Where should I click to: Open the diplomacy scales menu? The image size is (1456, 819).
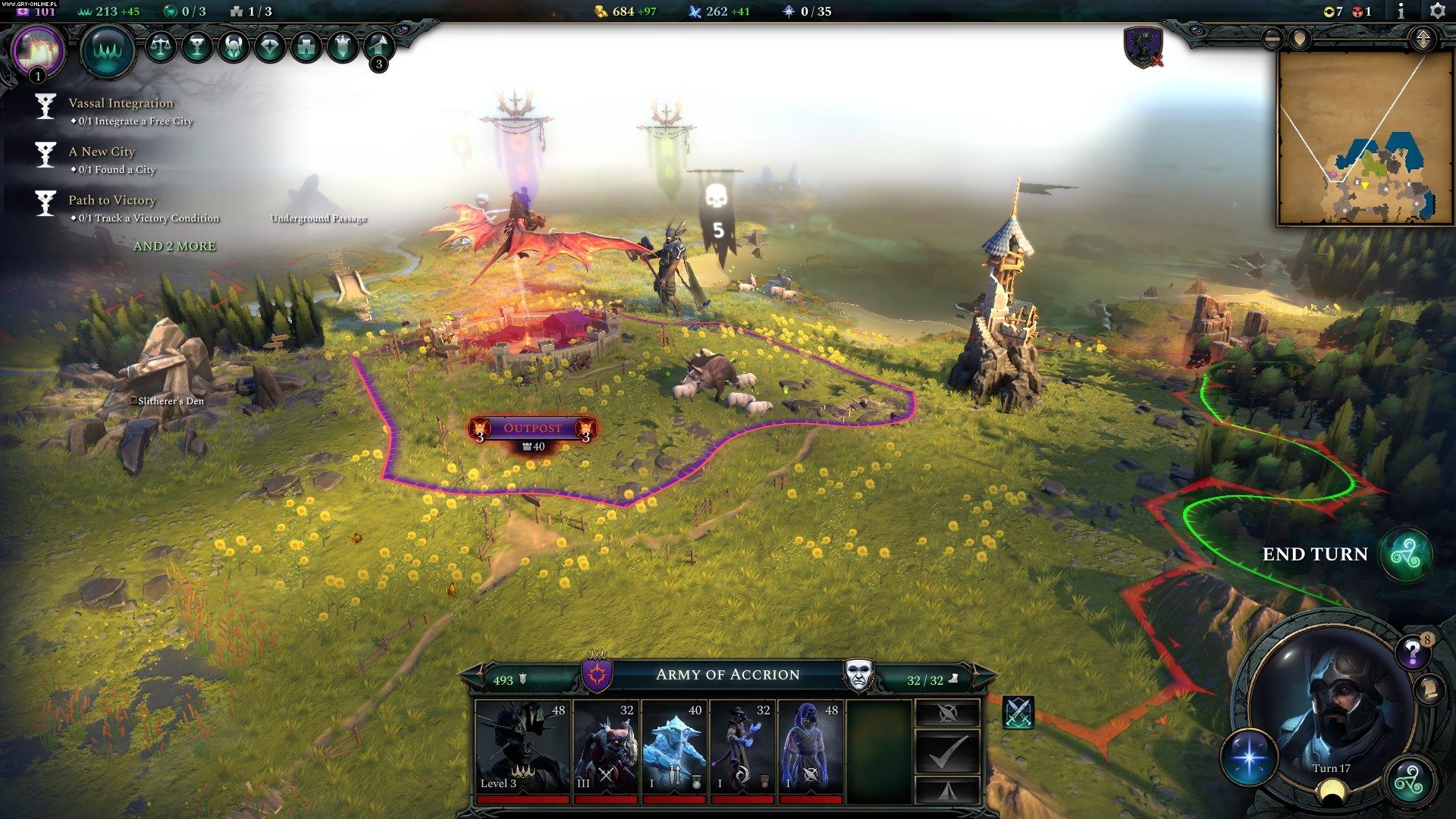point(160,47)
